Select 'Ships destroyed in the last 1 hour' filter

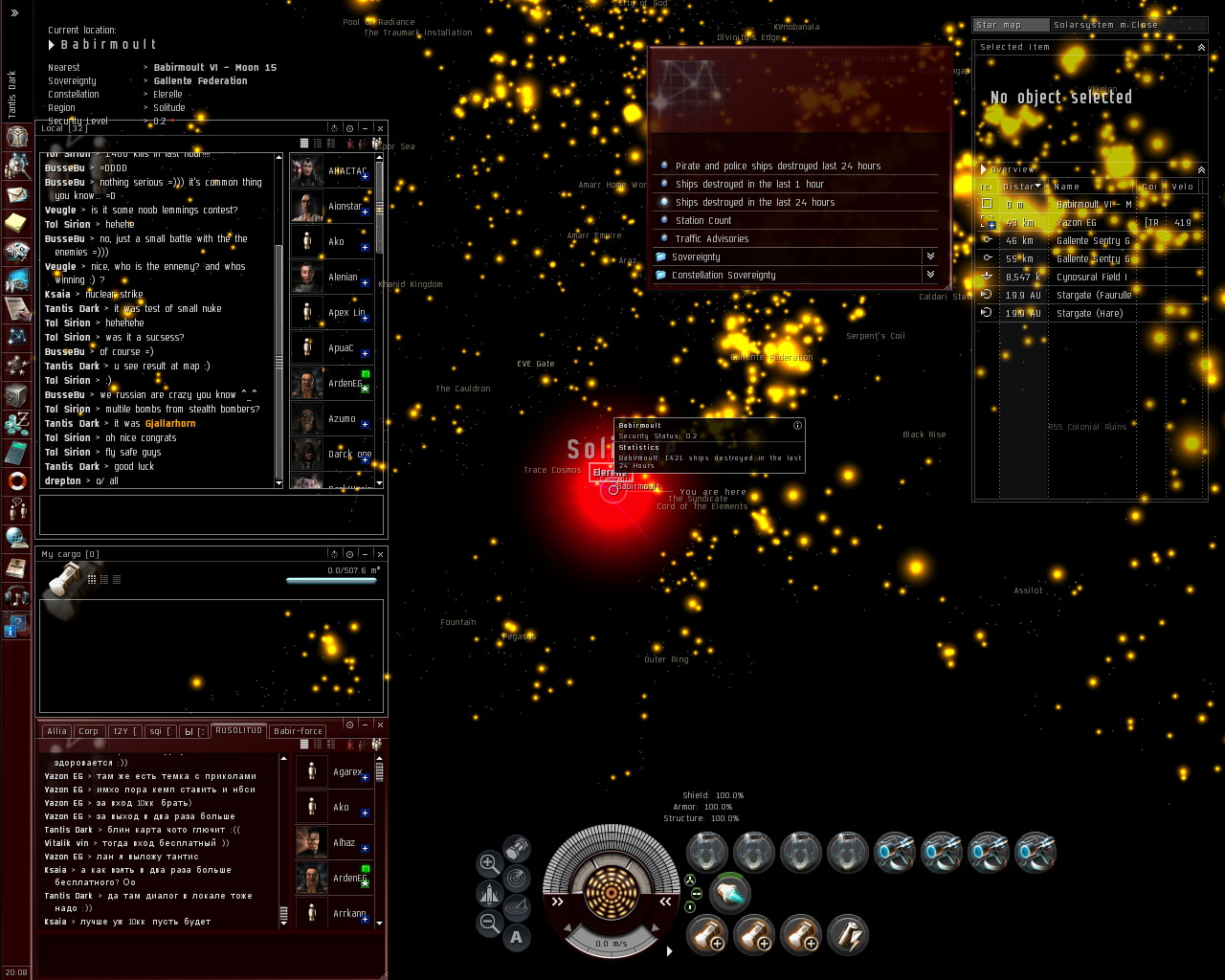(748, 185)
